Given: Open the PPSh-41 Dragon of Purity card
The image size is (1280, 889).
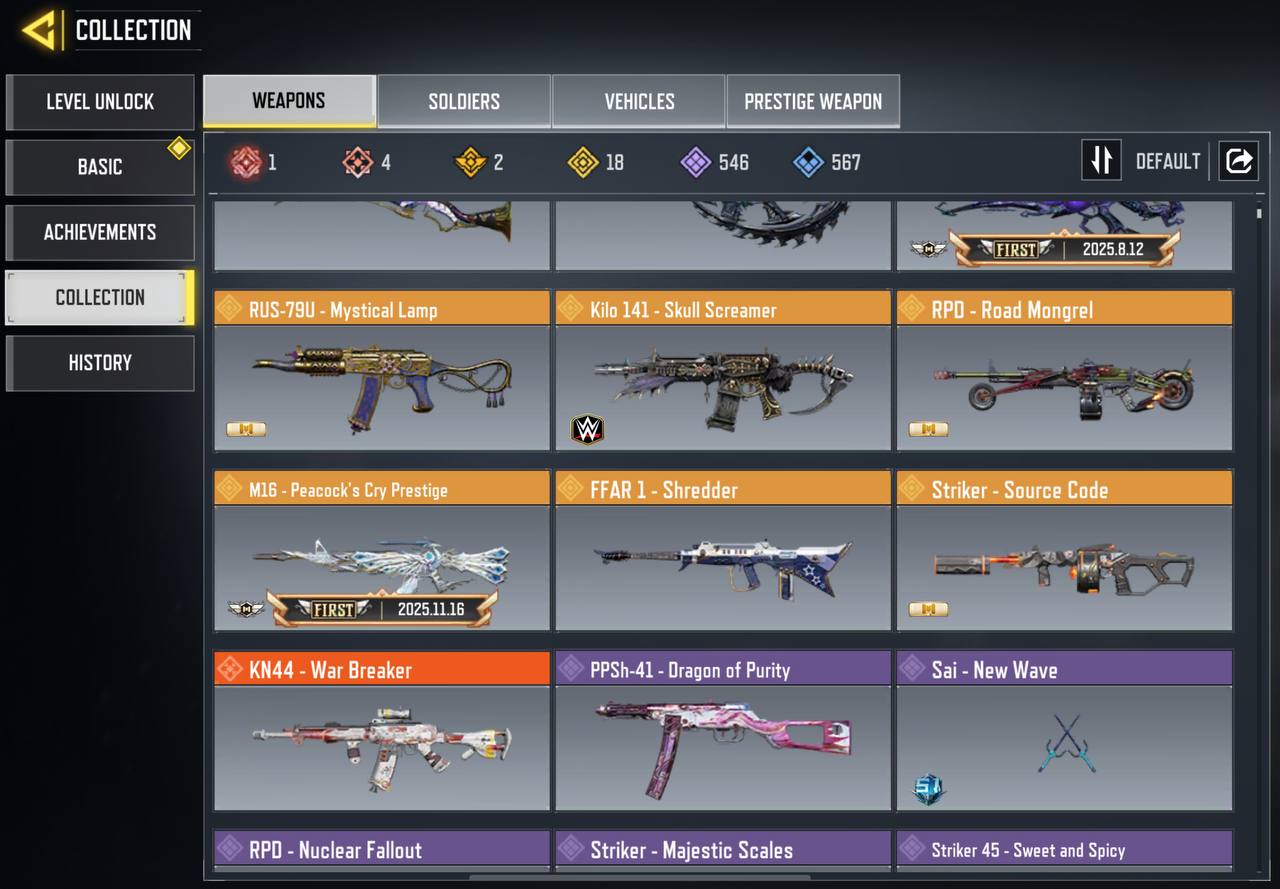Looking at the screenshot, I should (723, 746).
